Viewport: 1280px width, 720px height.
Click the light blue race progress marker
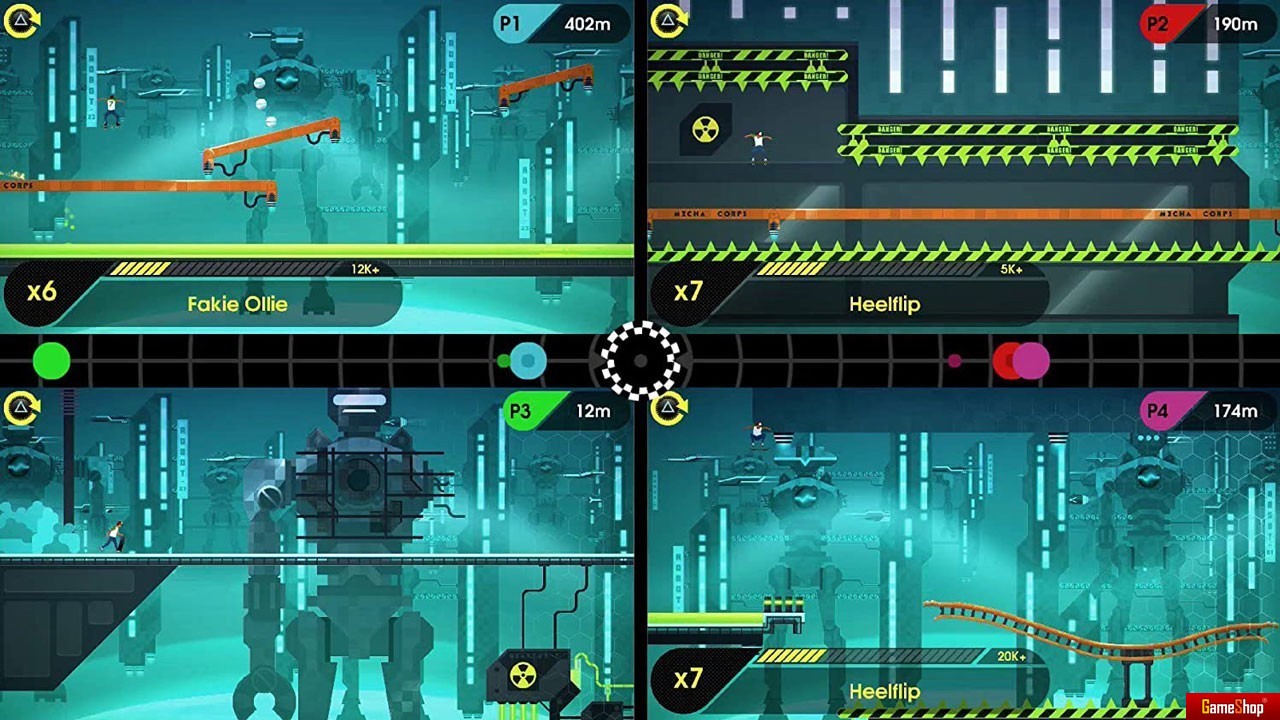pos(528,361)
